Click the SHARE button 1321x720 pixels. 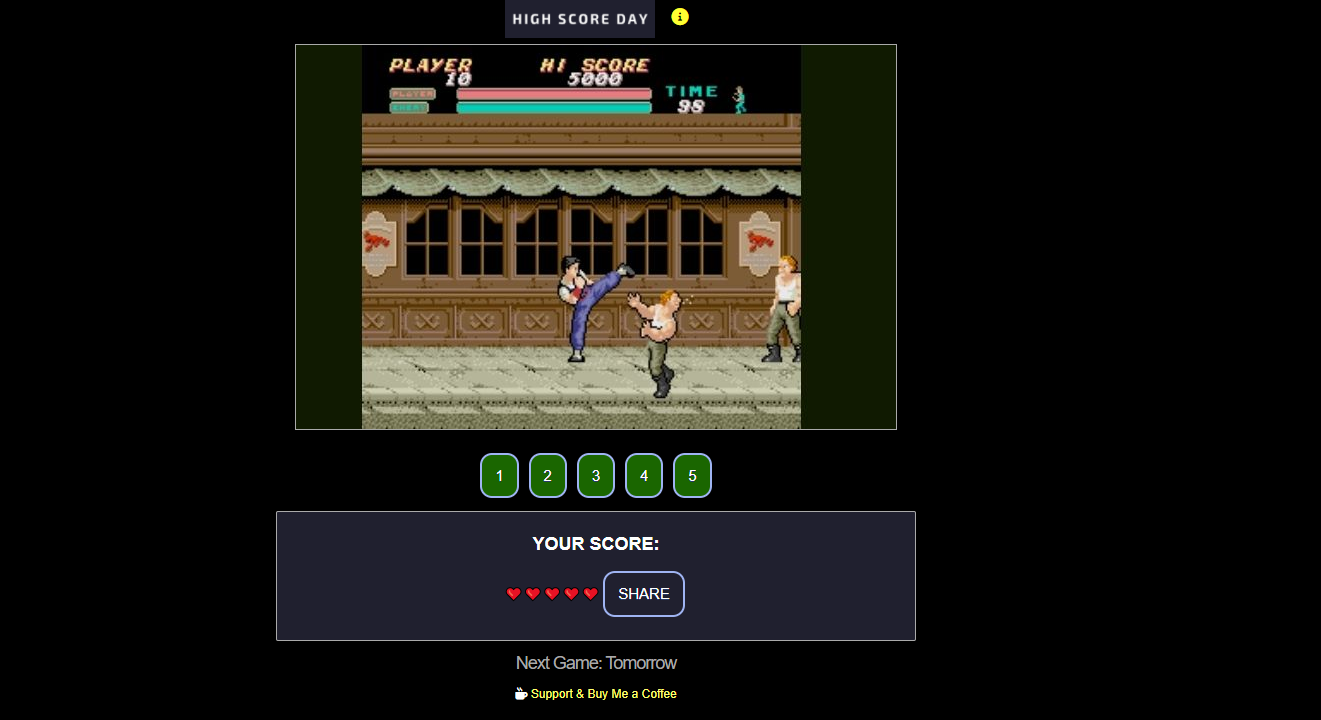(x=643, y=593)
